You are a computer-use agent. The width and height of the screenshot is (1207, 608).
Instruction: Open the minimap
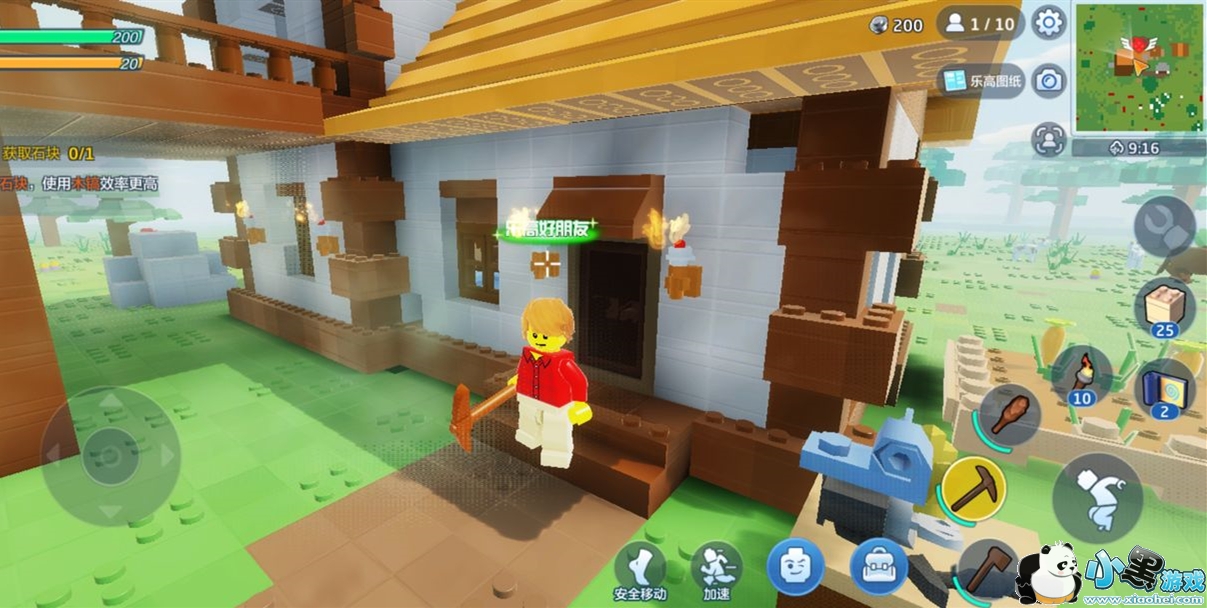[1138, 68]
